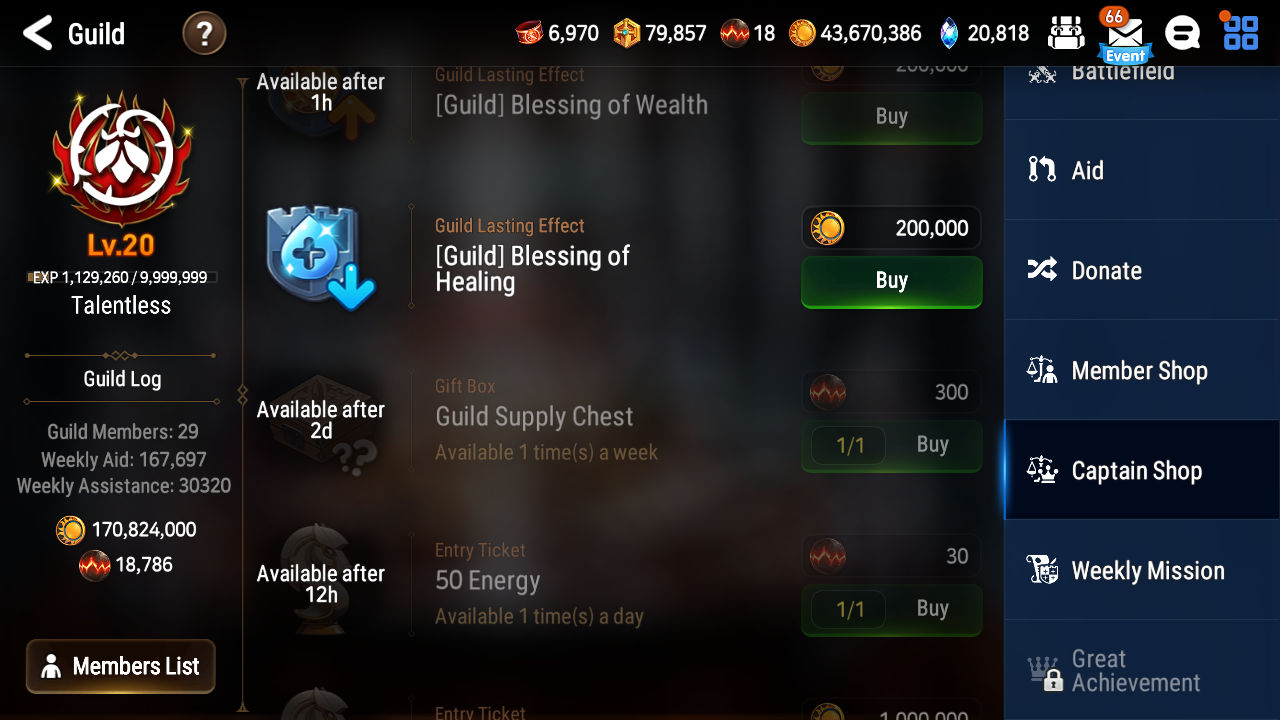Open the help question mark

(204, 33)
